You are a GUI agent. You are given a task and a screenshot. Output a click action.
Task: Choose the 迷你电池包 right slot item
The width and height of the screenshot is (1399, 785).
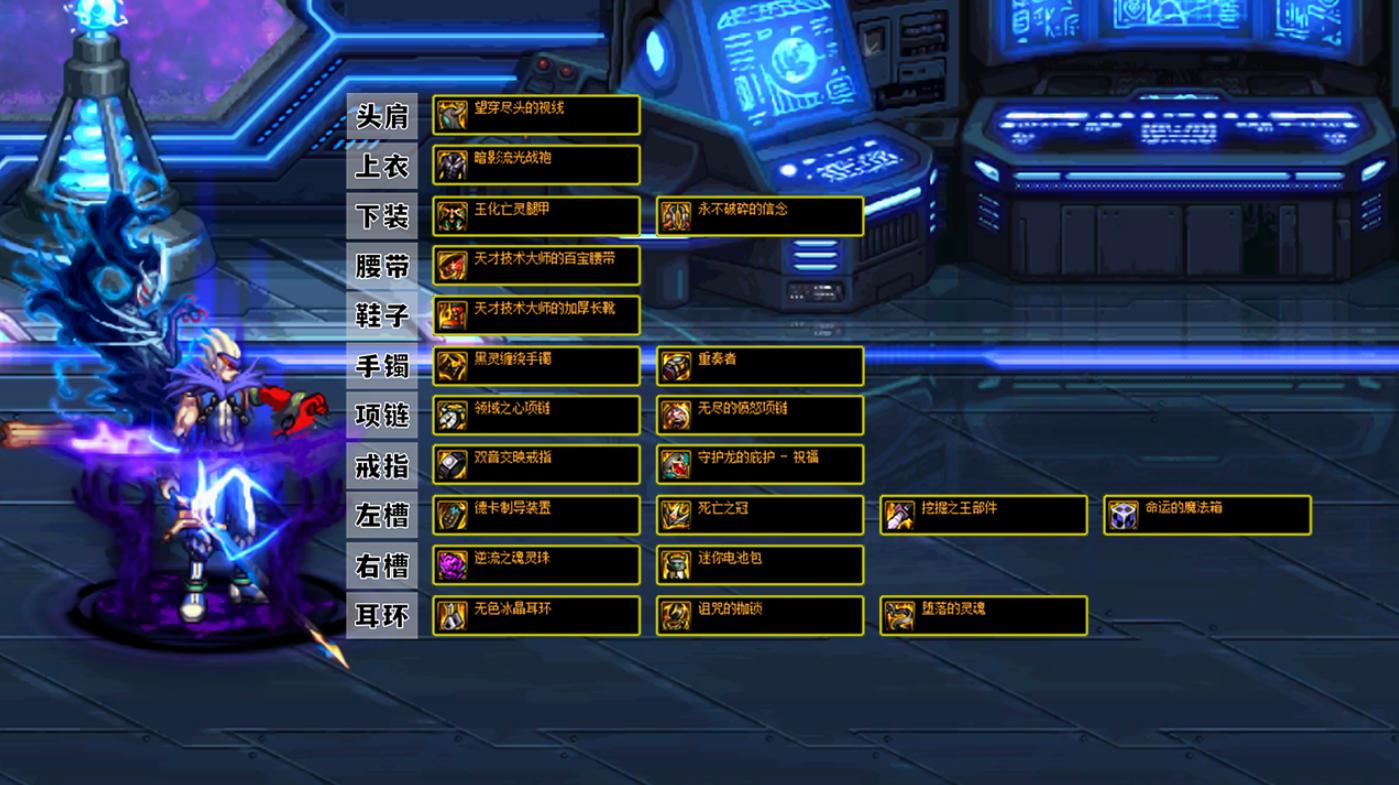760,565
